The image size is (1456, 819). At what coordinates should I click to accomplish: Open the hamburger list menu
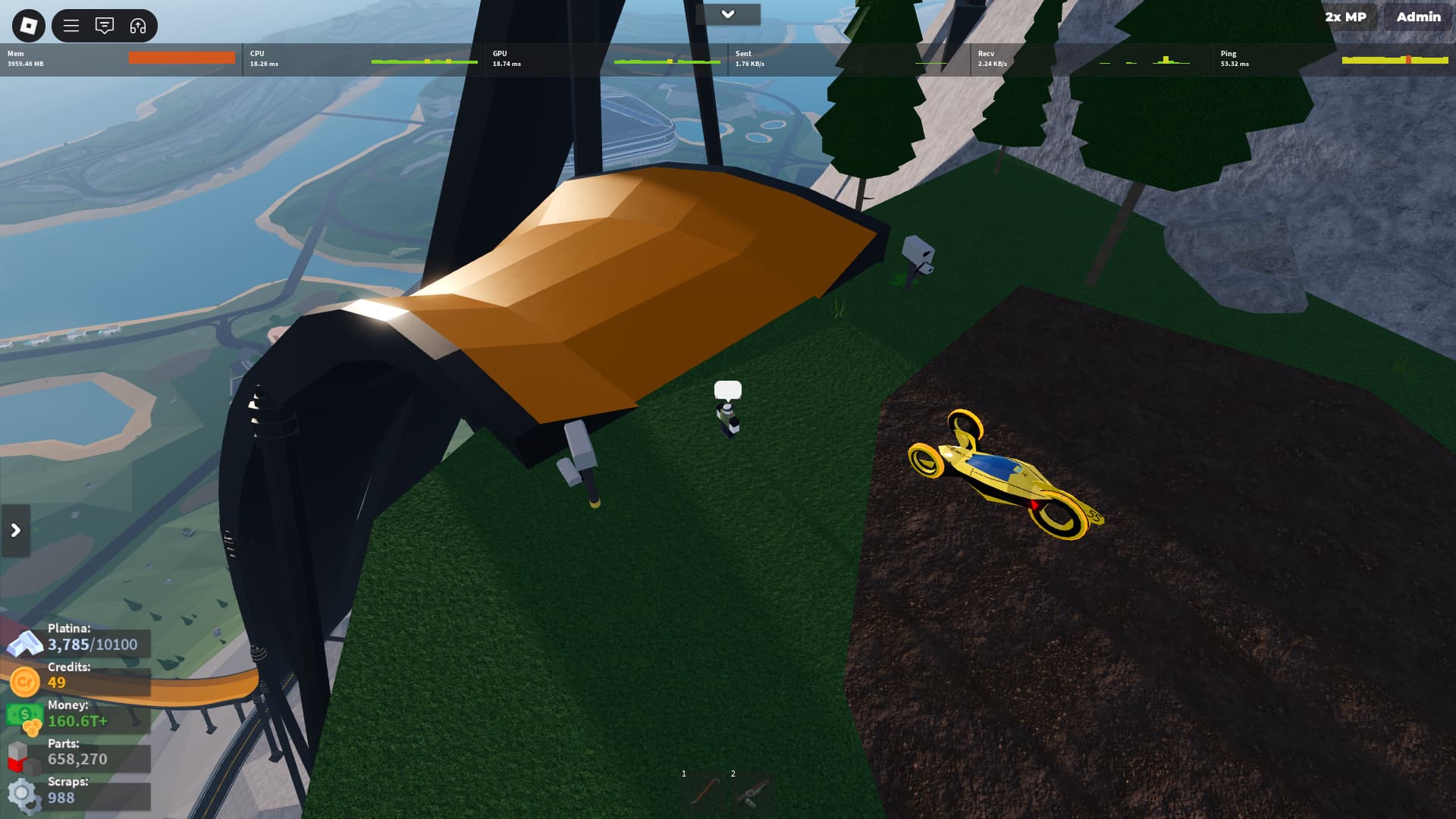tap(71, 26)
